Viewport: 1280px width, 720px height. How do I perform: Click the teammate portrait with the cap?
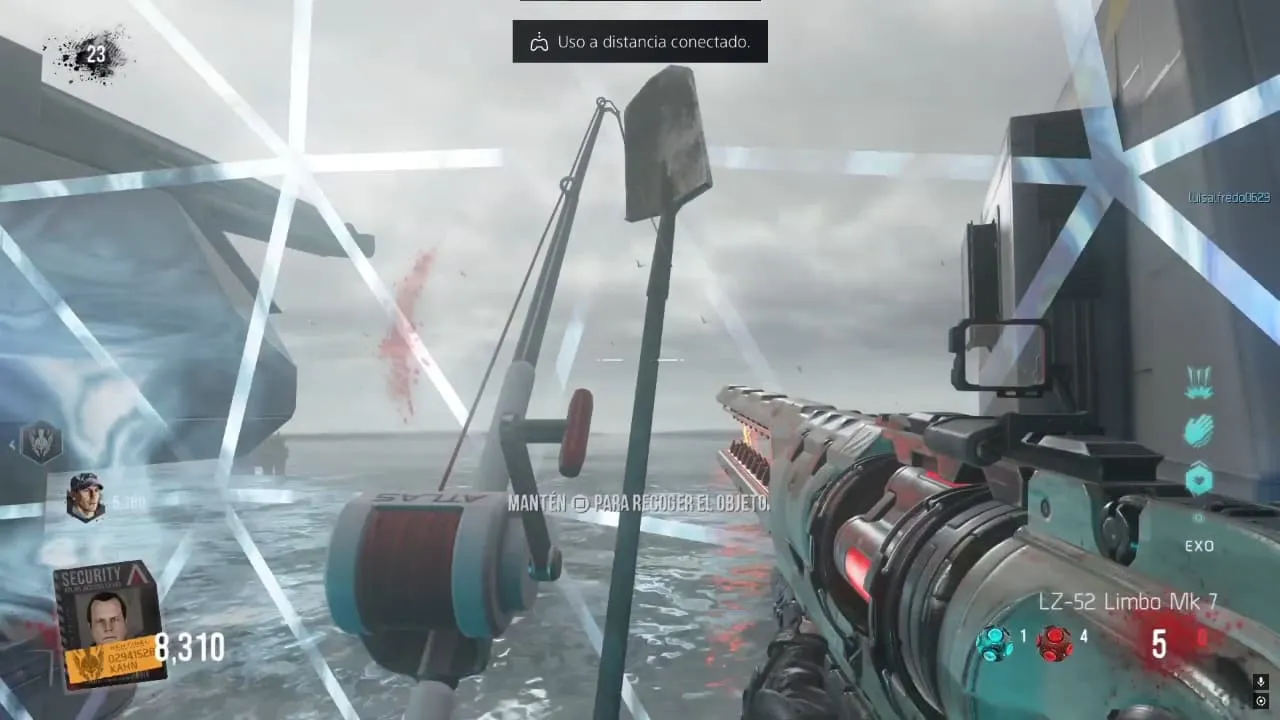point(85,496)
